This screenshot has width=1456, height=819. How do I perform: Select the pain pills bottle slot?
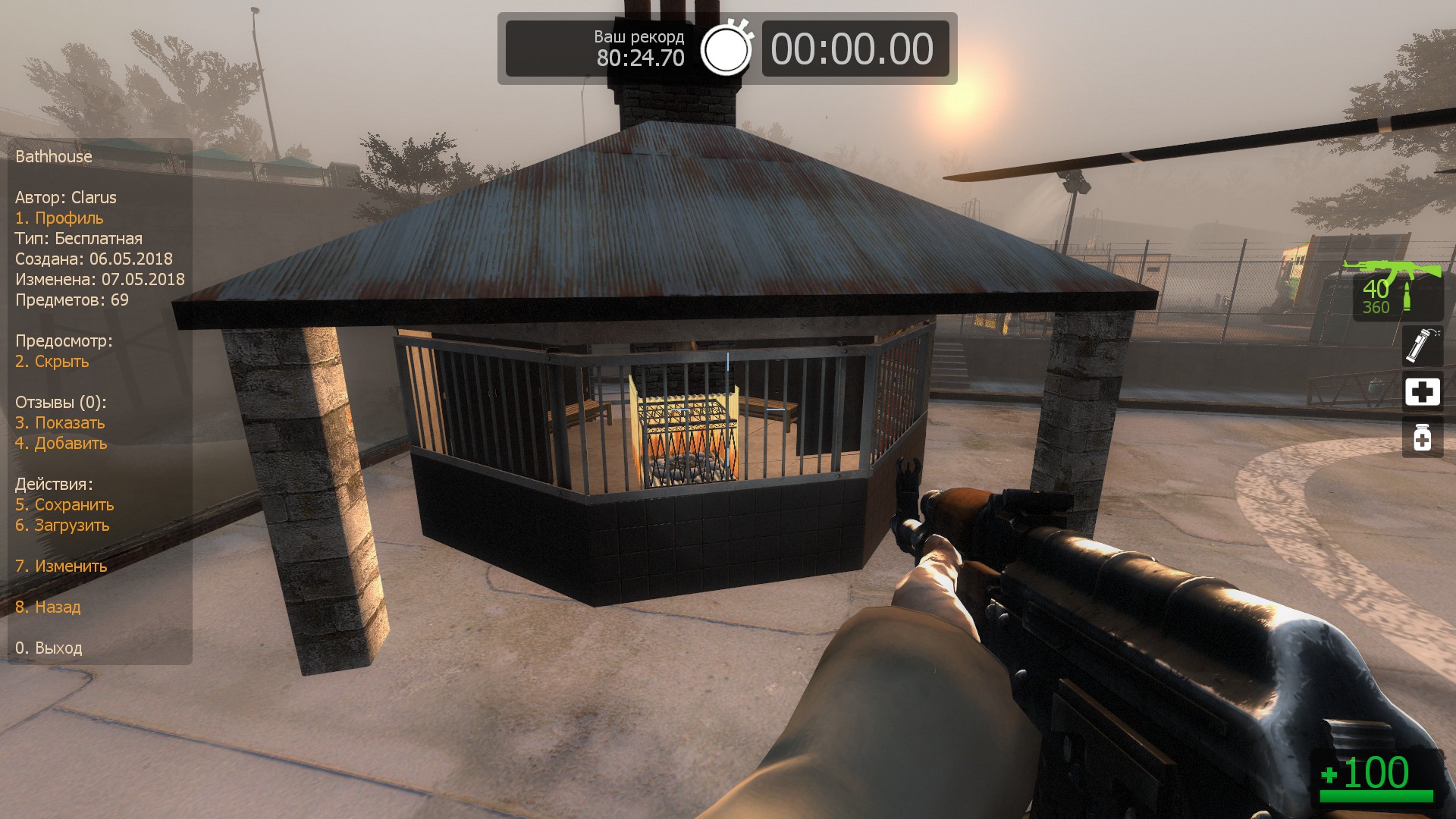click(1422, 438)
